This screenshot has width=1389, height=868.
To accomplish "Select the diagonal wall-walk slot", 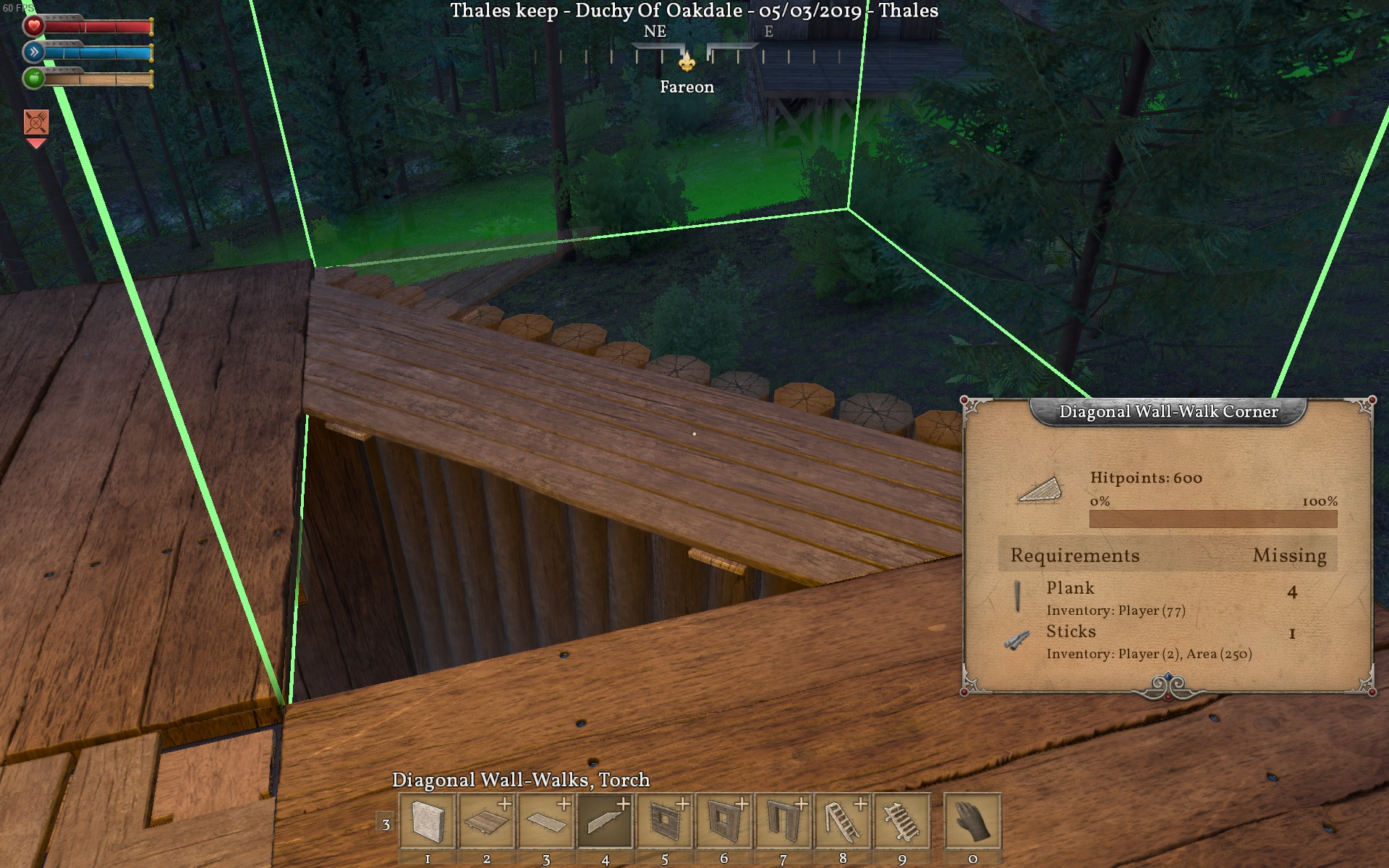I will (606, 822).
